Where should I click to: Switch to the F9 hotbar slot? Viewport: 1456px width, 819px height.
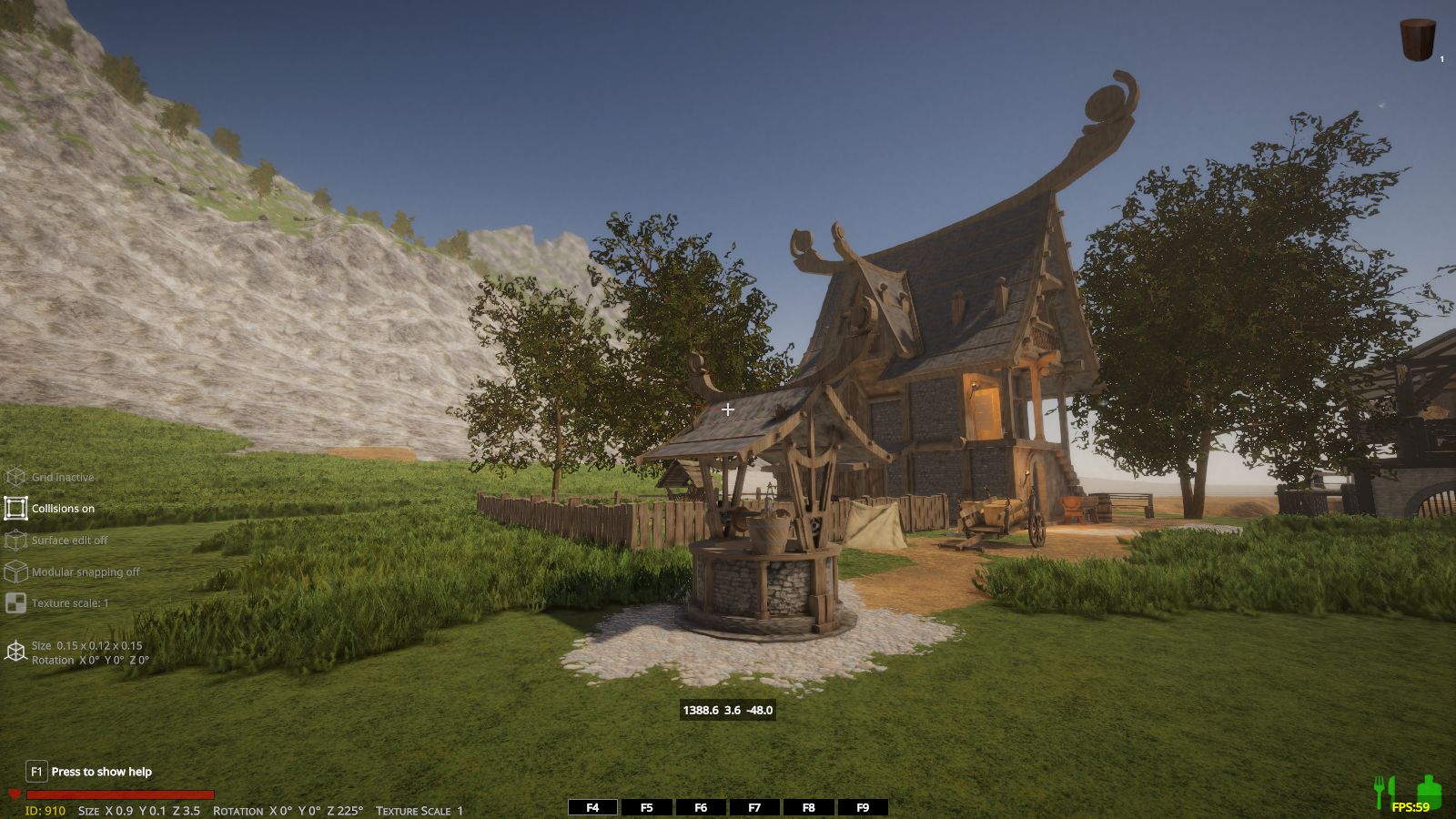(863, 807)
